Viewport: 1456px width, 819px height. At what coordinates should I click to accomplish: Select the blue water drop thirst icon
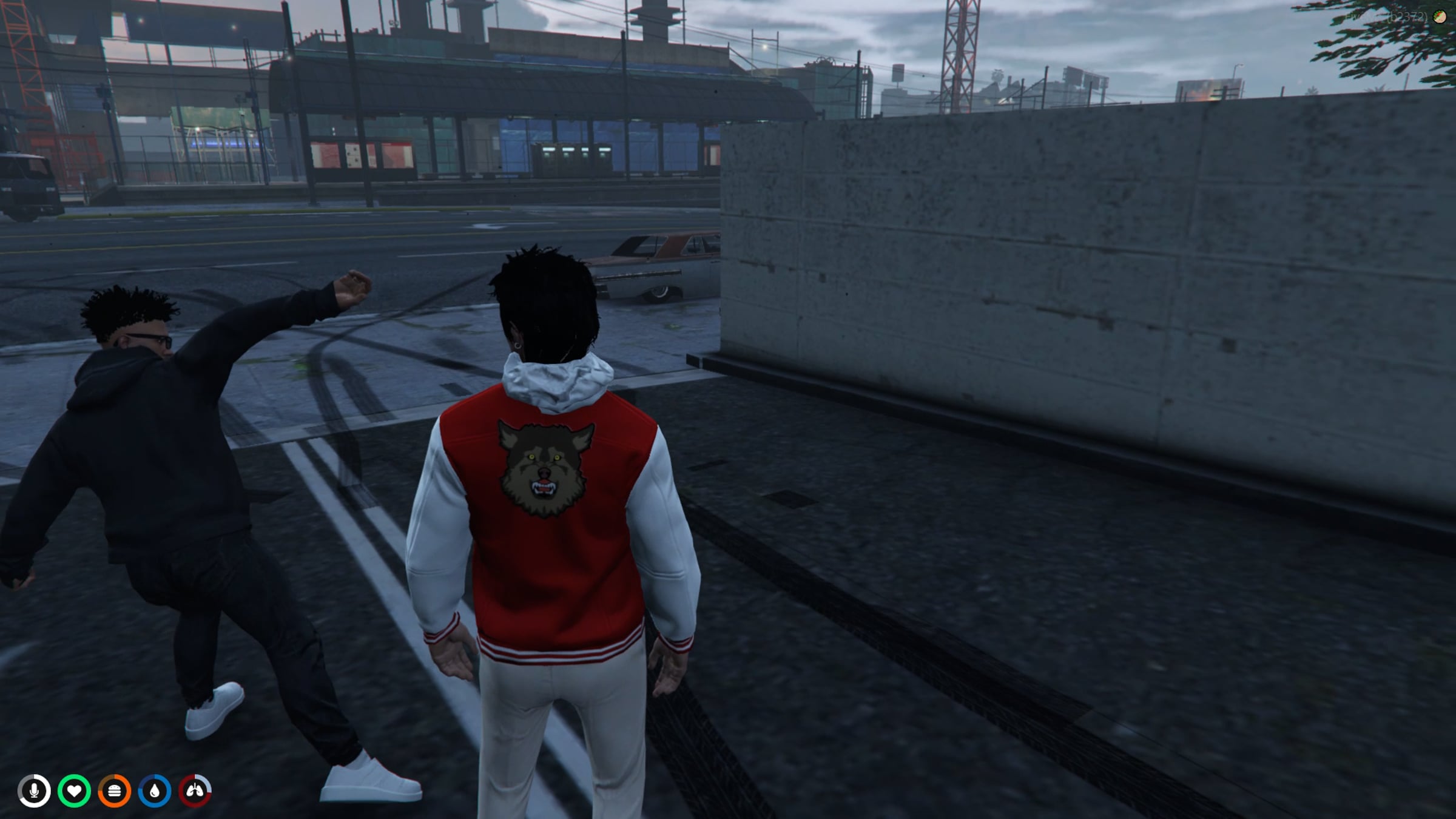(x=154, y=791)
